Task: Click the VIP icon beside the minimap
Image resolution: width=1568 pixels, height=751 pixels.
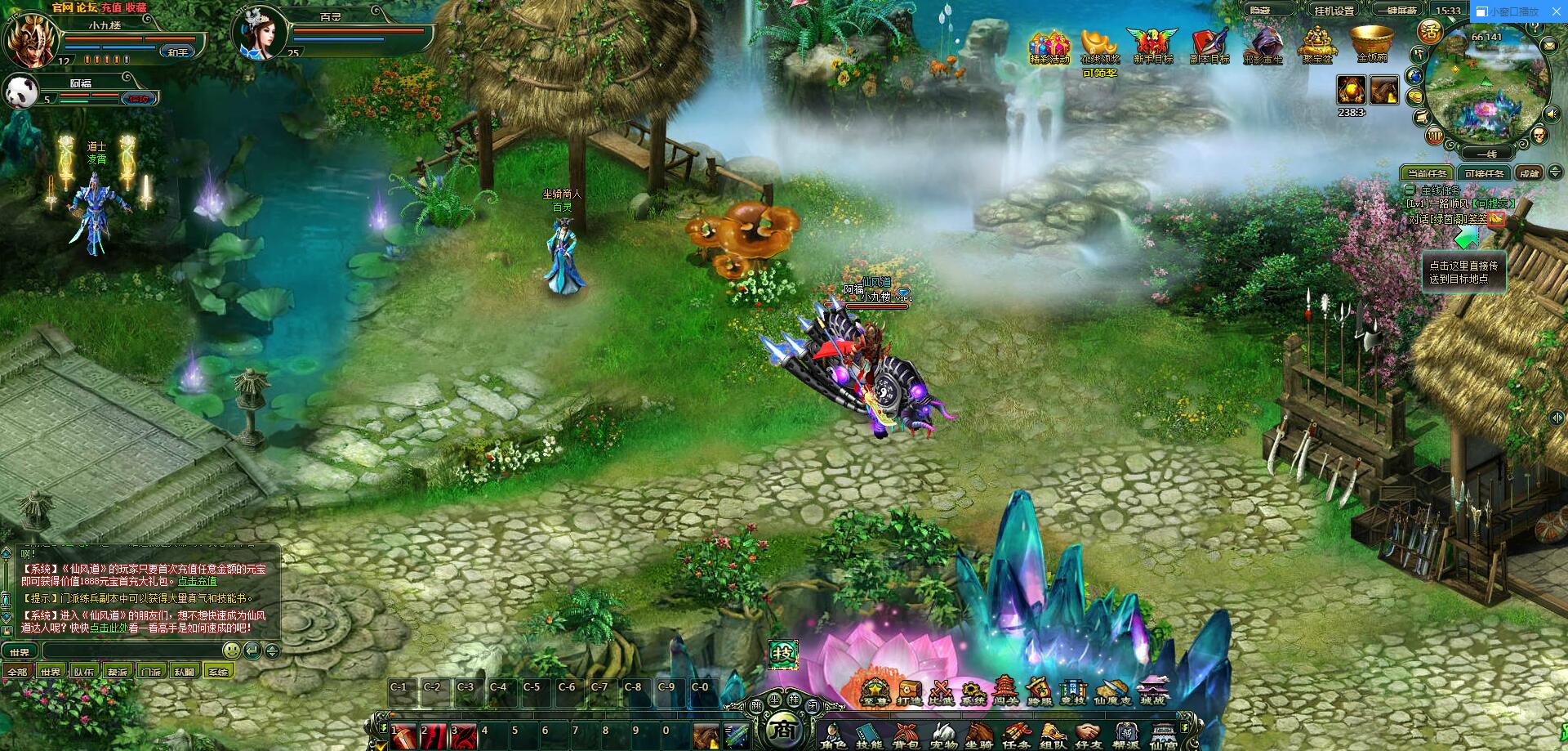Action: (x=1435, y=136)
